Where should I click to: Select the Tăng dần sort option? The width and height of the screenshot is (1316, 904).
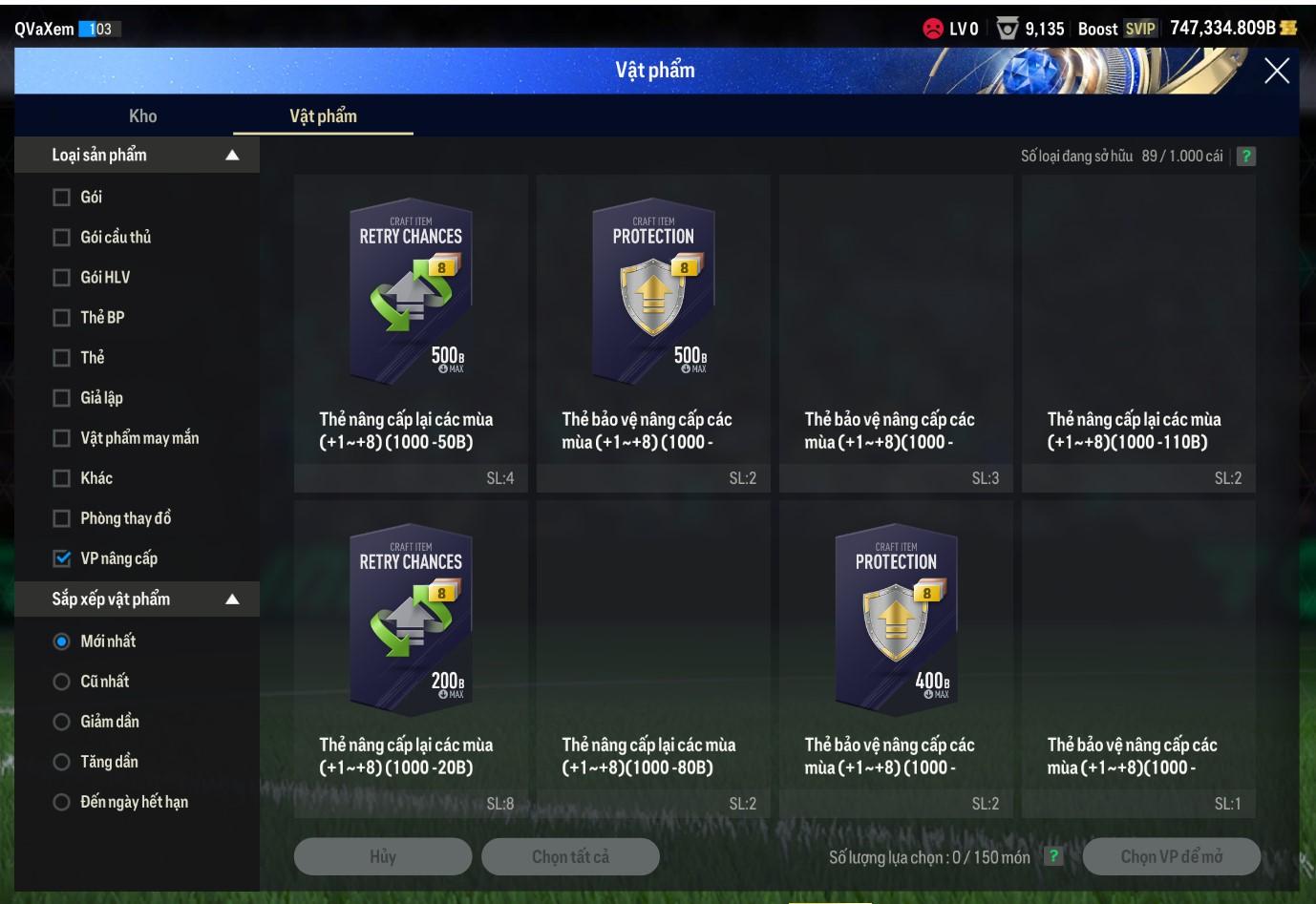tap(62, 762)
